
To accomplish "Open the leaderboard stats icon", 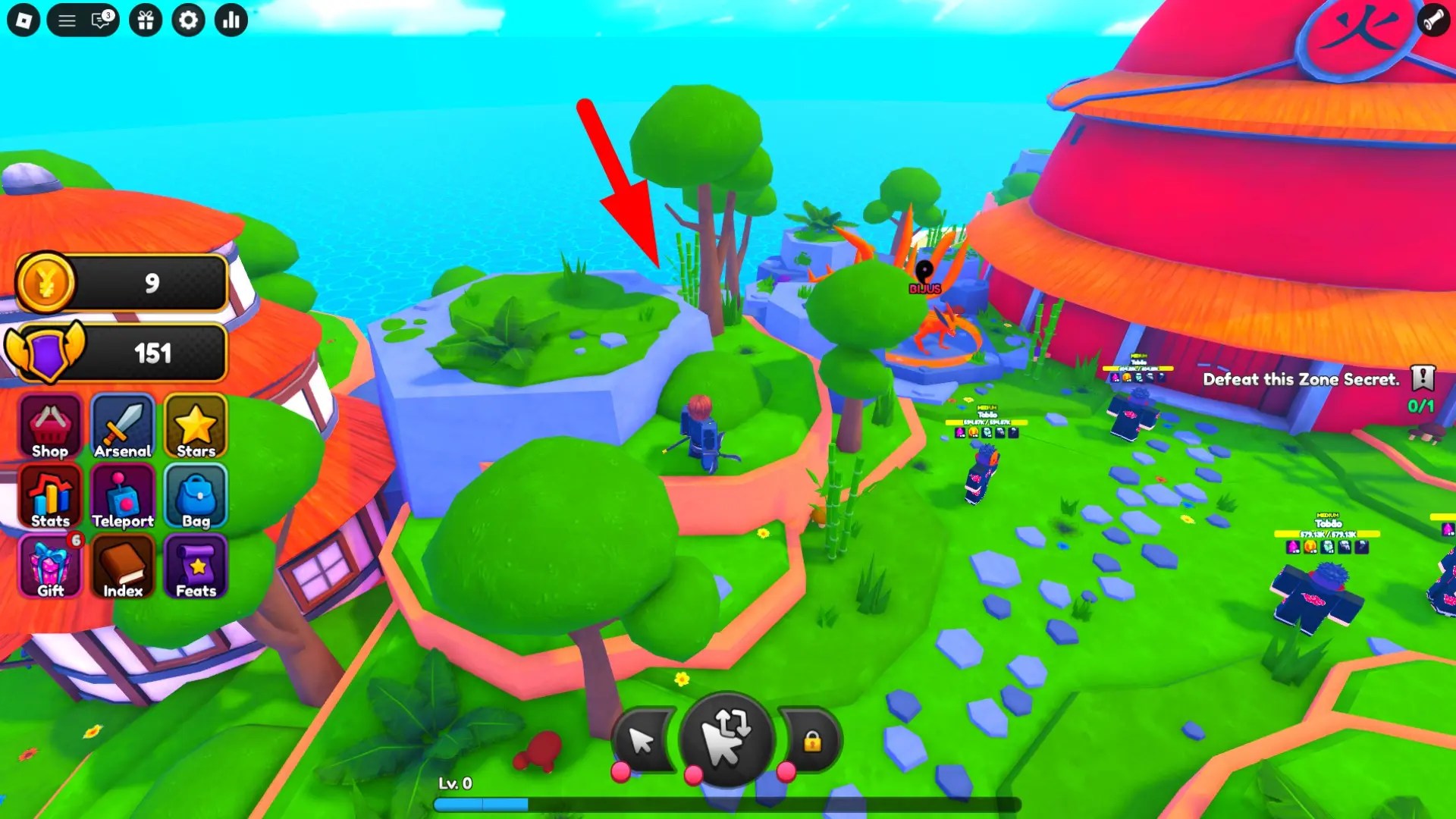I will pos(231,20).
